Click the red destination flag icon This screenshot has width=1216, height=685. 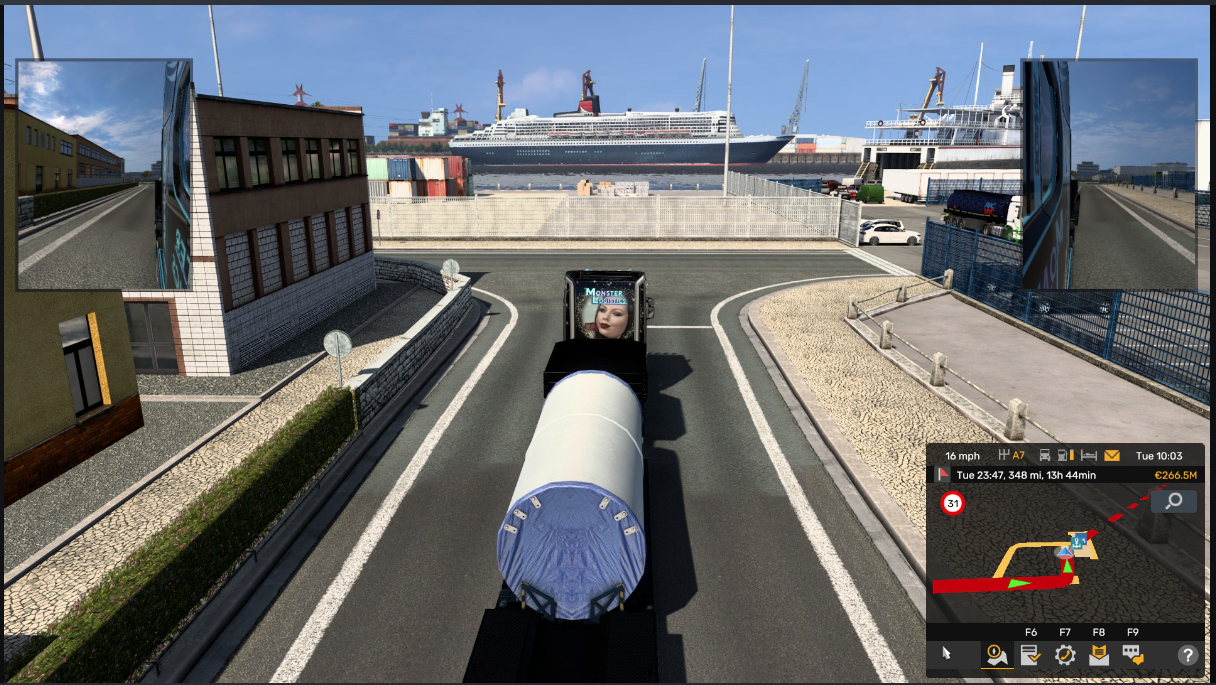[x=943, y=475]
